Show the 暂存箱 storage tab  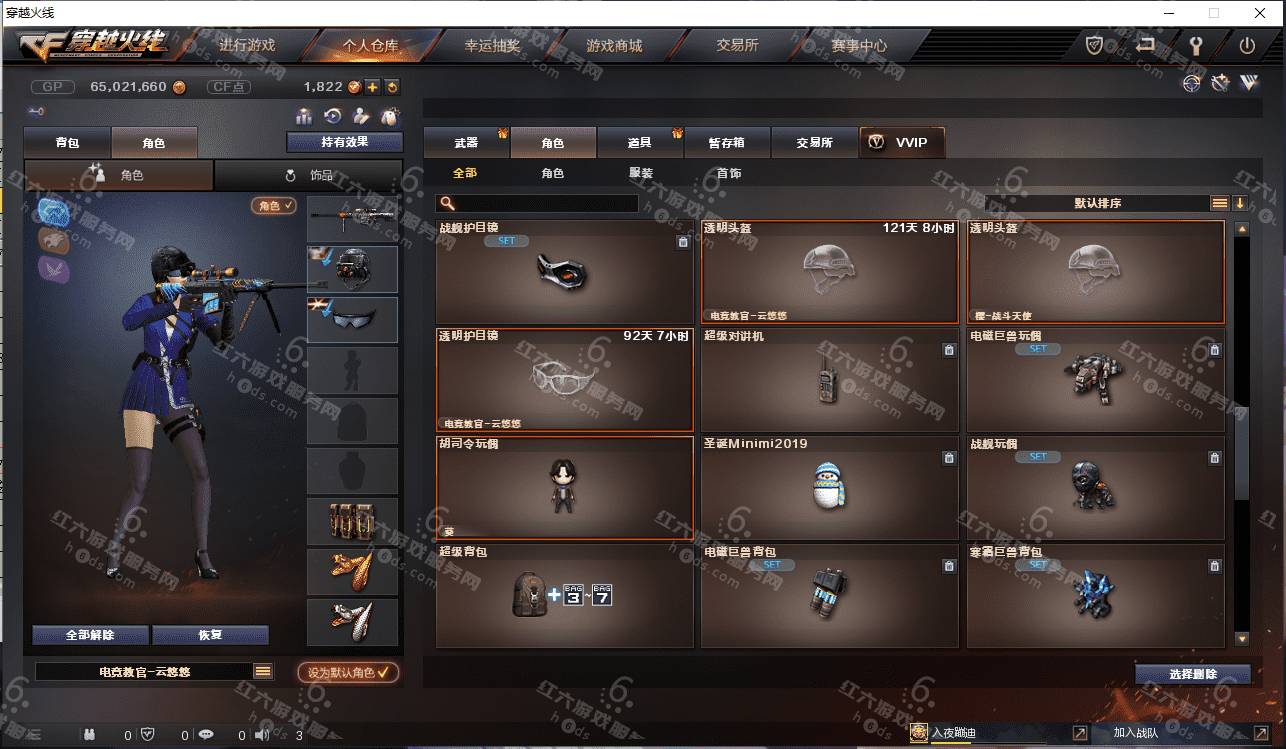pos(726,143)
